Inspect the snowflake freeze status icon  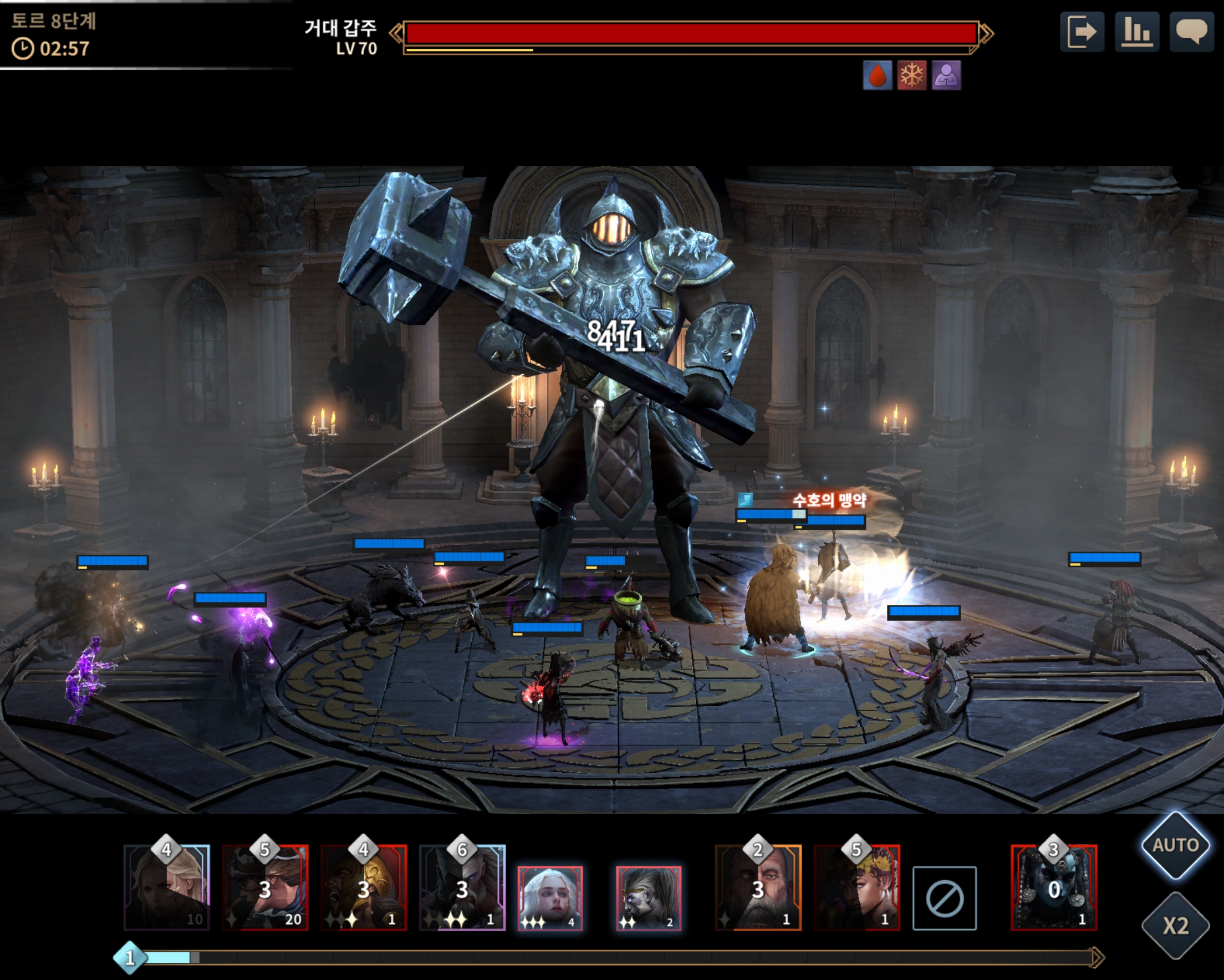(x=912, y=75)
